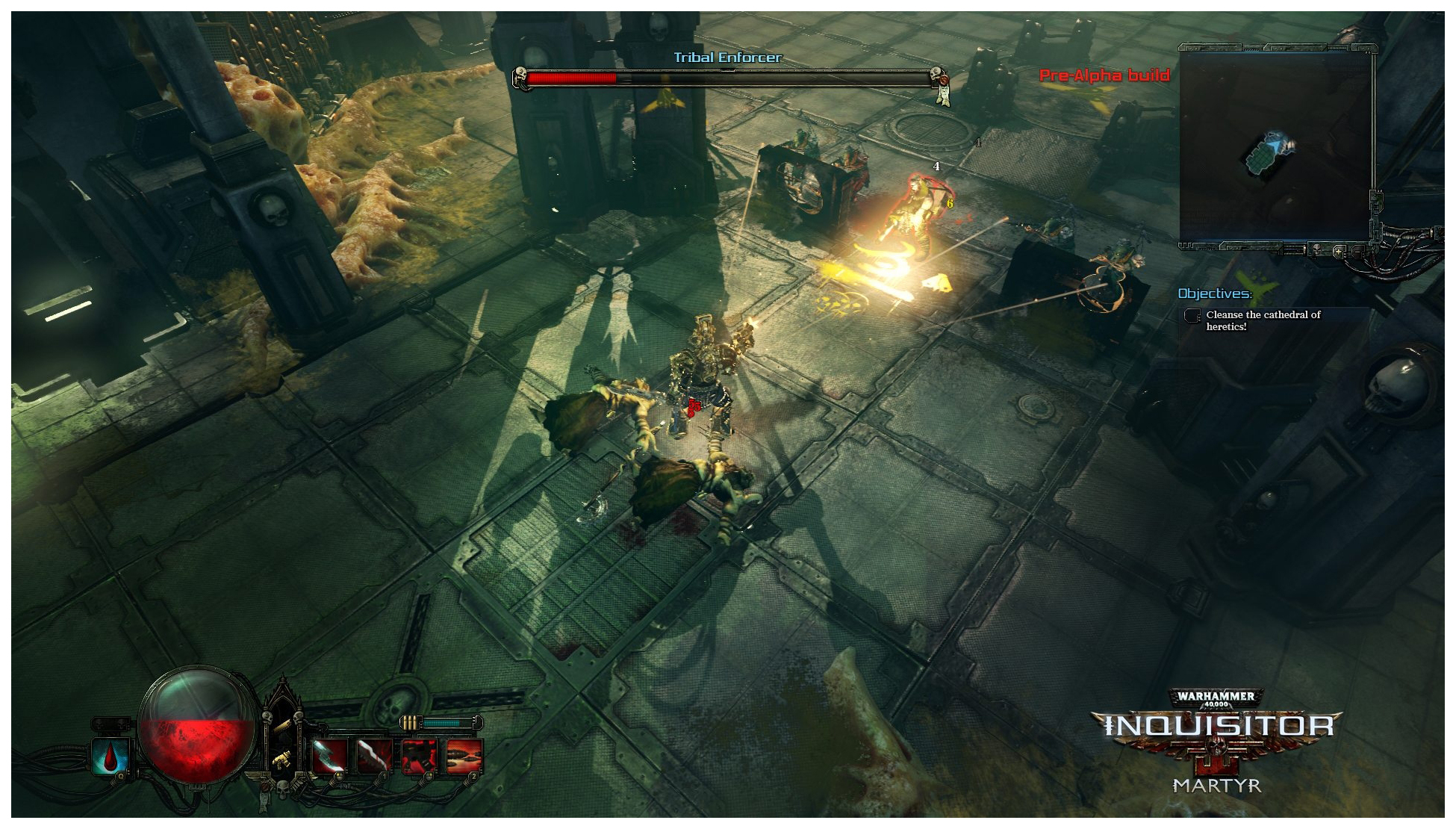This screenshot has height=829, width=1456.
Task: Activate the red bolter gun skill
Action: point(420,757)
